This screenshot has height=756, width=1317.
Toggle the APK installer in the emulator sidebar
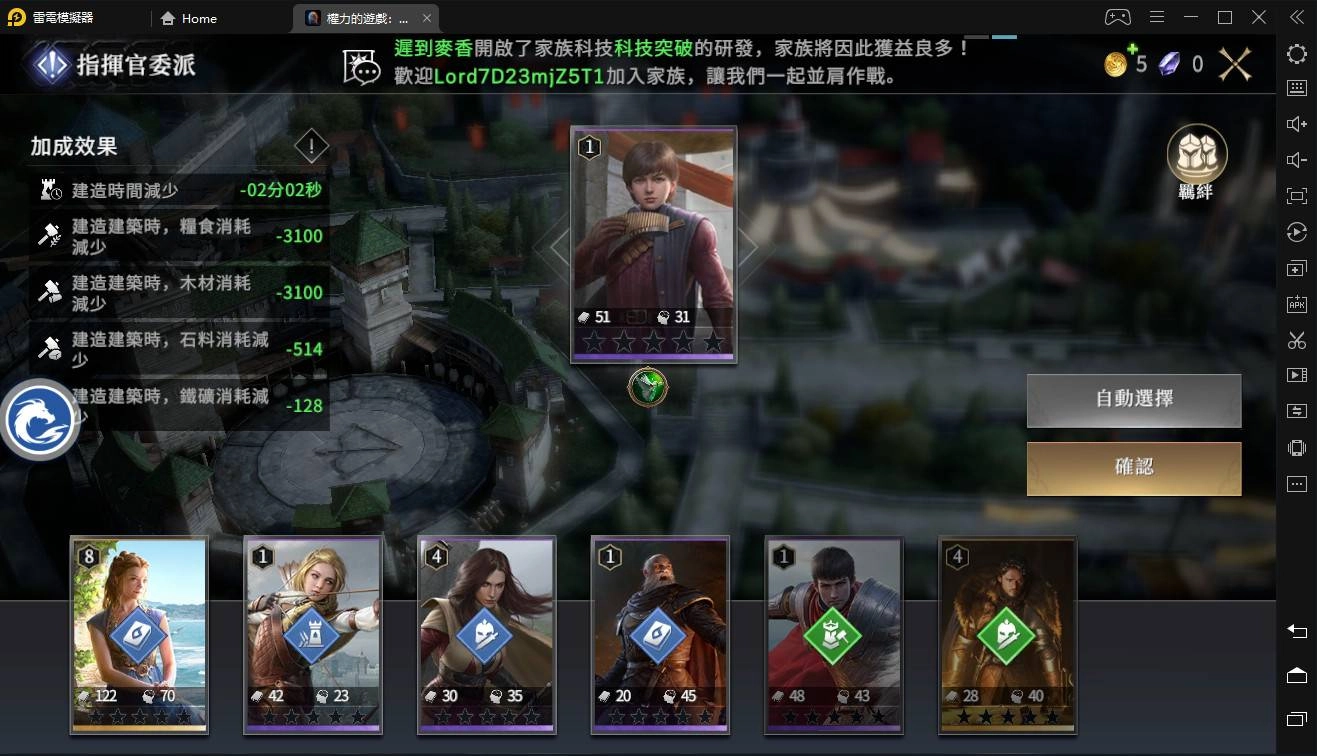coord(1296,303)
